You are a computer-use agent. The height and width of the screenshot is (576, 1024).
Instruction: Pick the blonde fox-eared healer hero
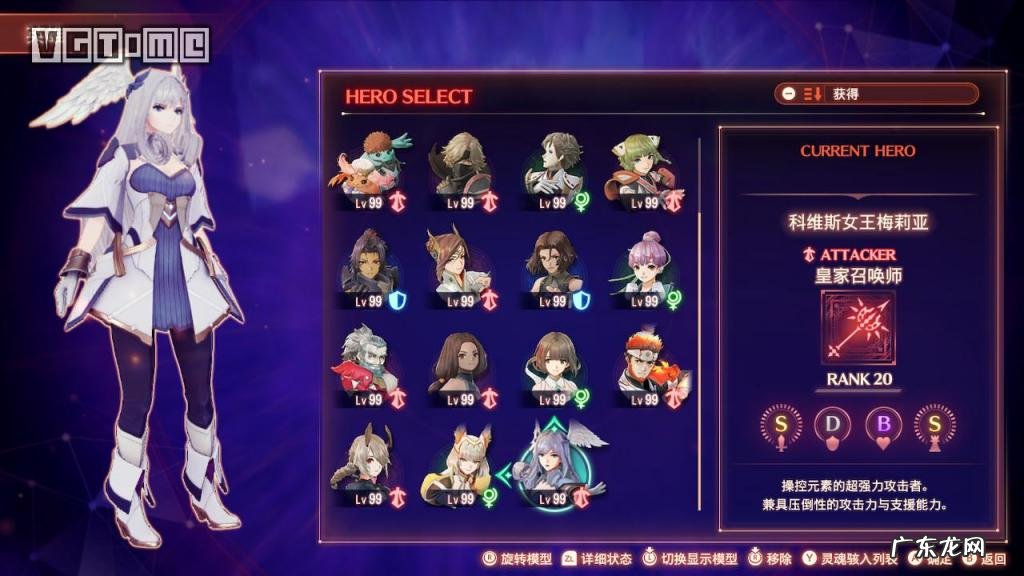pos(462,464)
